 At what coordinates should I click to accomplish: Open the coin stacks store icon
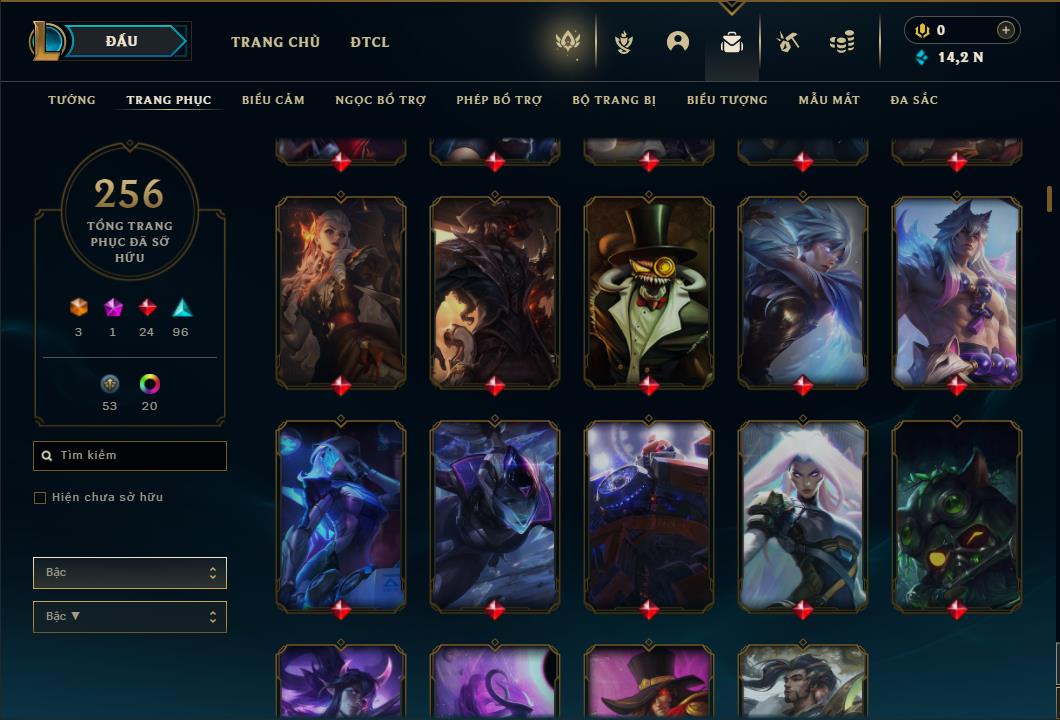[842, 42]
